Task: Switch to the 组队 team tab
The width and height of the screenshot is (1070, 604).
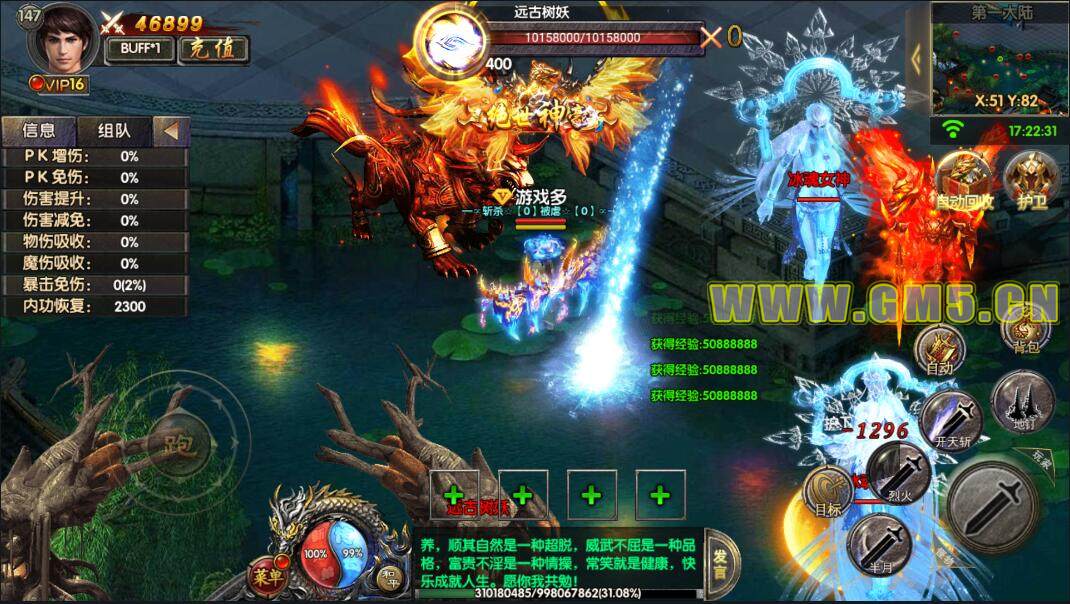Action: 114,130
